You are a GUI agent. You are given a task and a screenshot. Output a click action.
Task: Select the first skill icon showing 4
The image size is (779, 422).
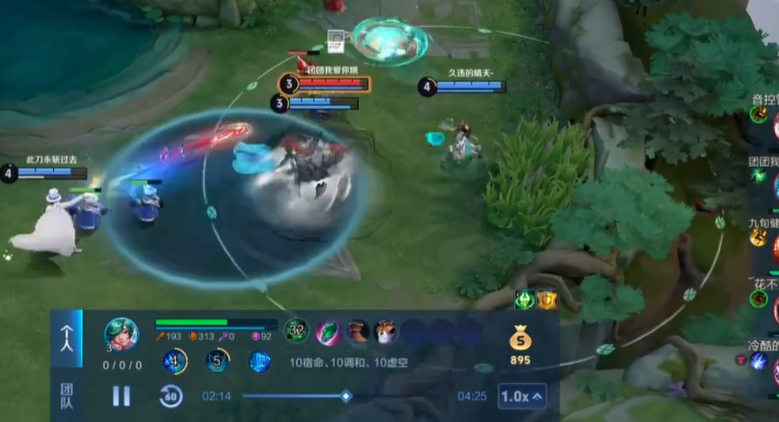tap(175, 361)
